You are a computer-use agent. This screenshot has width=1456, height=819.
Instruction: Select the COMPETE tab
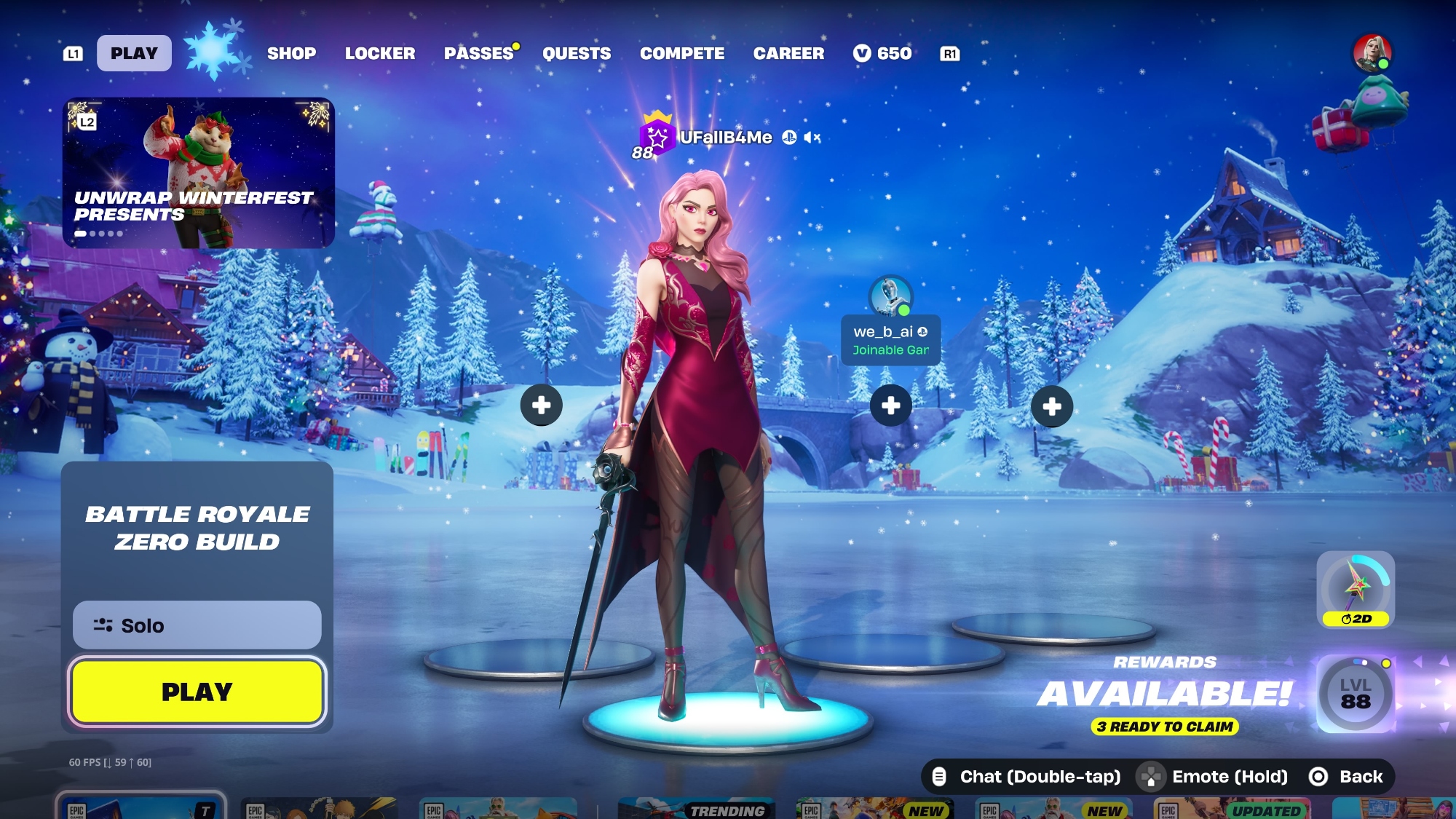[682, 53]
